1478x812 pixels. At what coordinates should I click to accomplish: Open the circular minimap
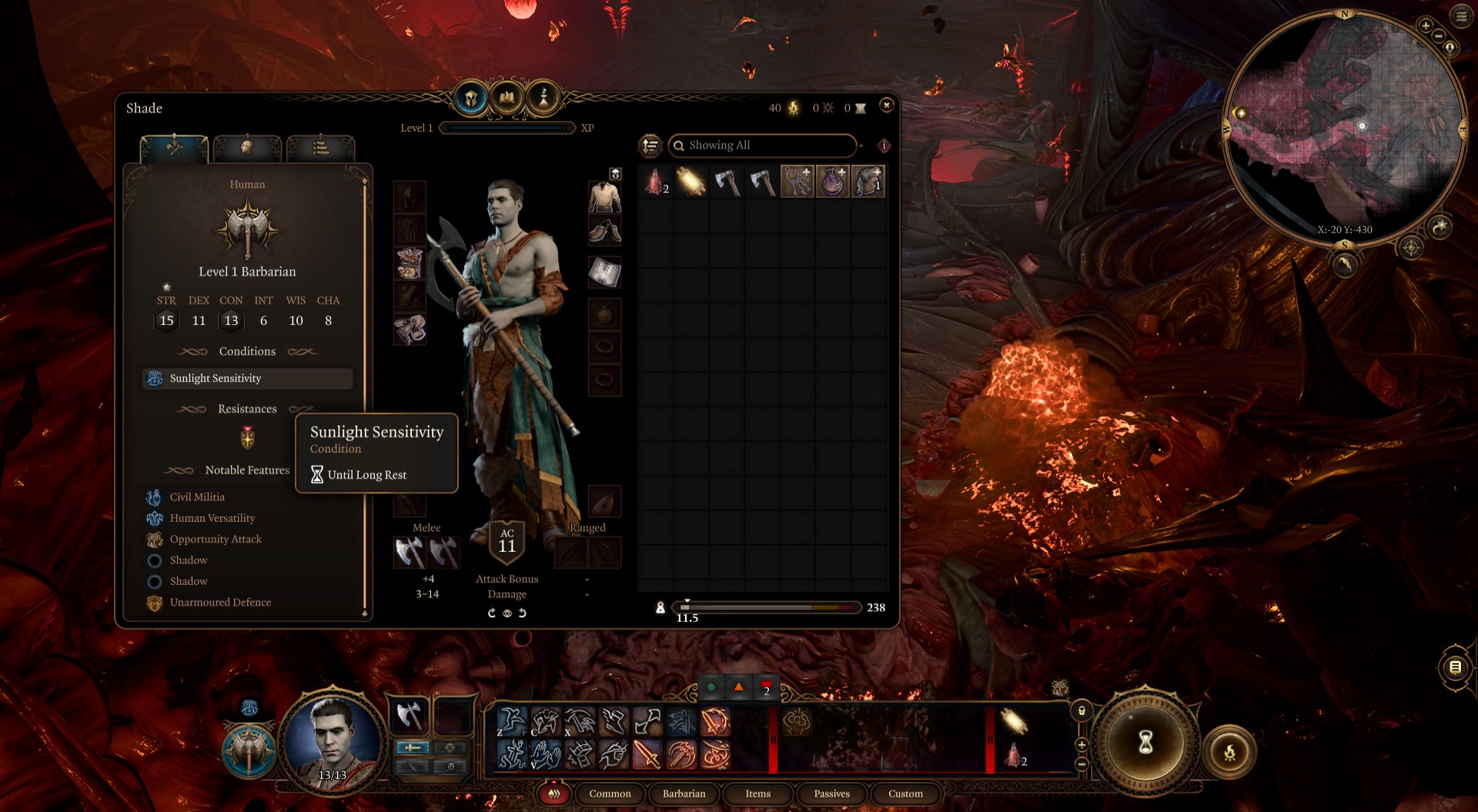tap(1344, 127)
